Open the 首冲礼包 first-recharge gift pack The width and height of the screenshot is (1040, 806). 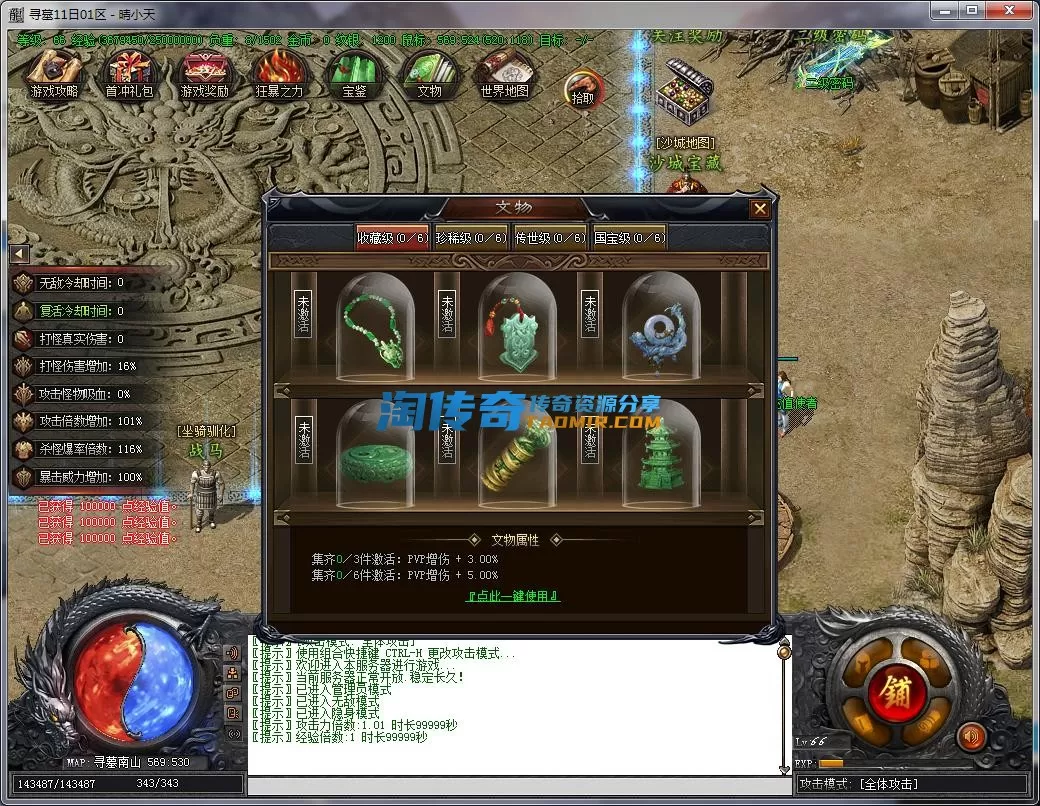131,74
